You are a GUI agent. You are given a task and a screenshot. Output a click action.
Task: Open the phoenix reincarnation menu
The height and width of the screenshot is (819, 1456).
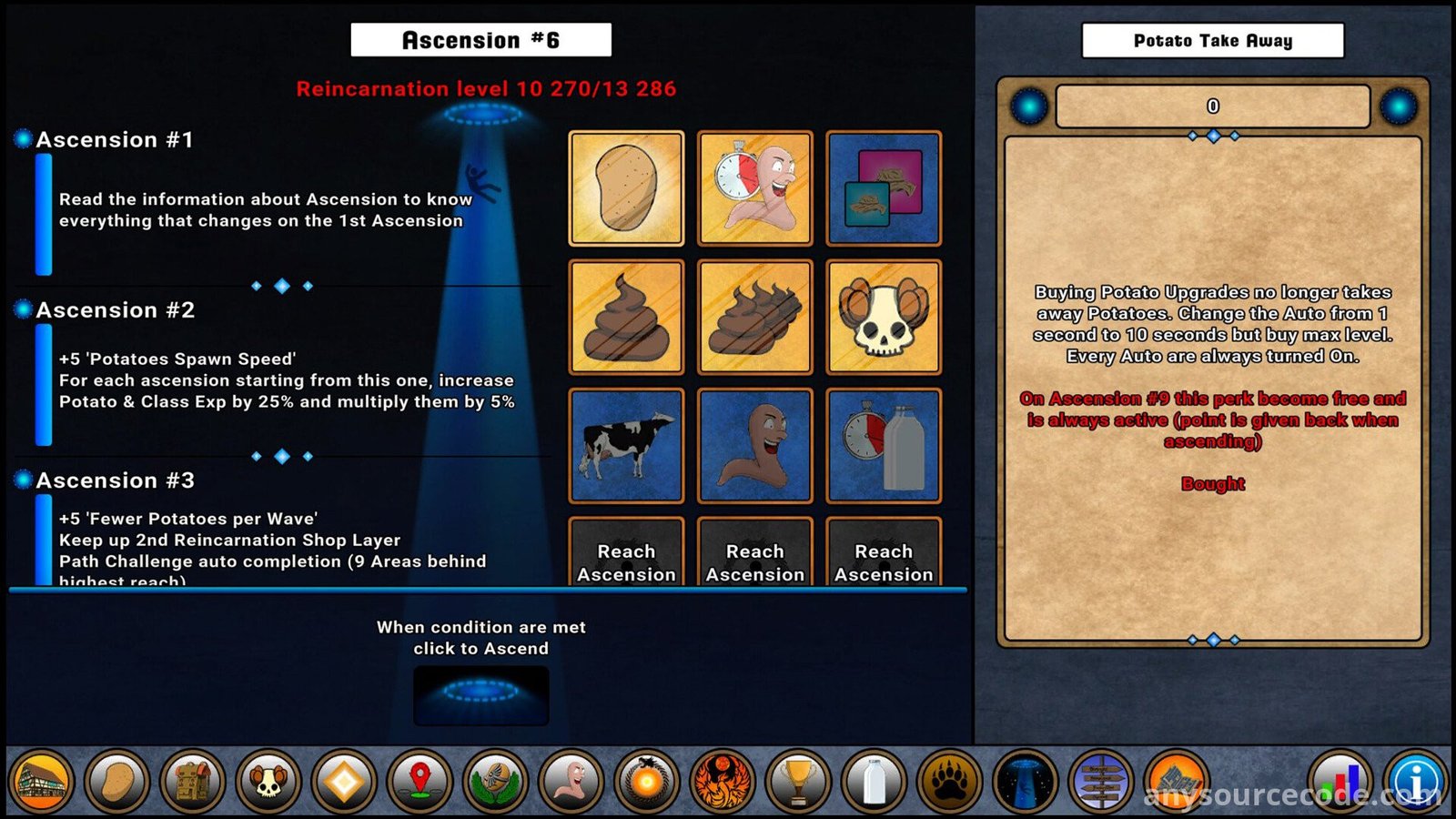[x=723, y=782]
